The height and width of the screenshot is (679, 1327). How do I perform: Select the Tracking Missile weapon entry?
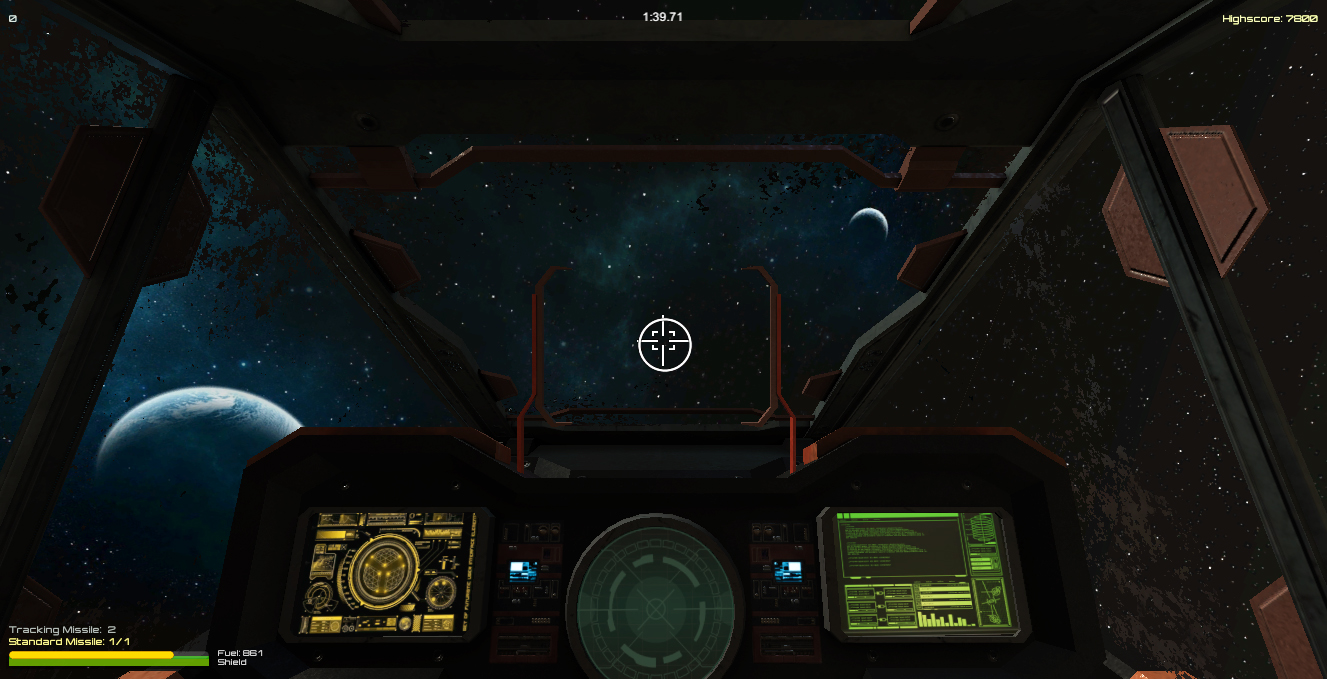pyautogui.click(x=62, y=629)
